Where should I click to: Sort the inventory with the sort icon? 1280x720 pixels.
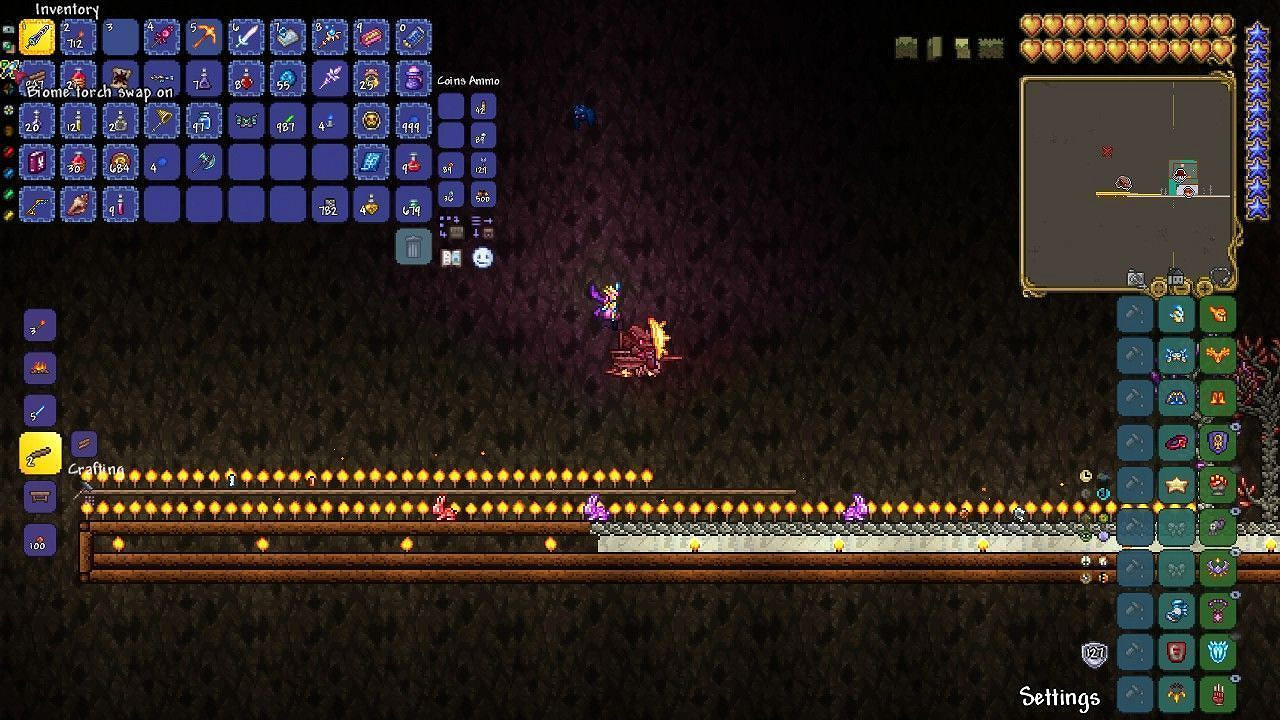click(x=481, y=219)
